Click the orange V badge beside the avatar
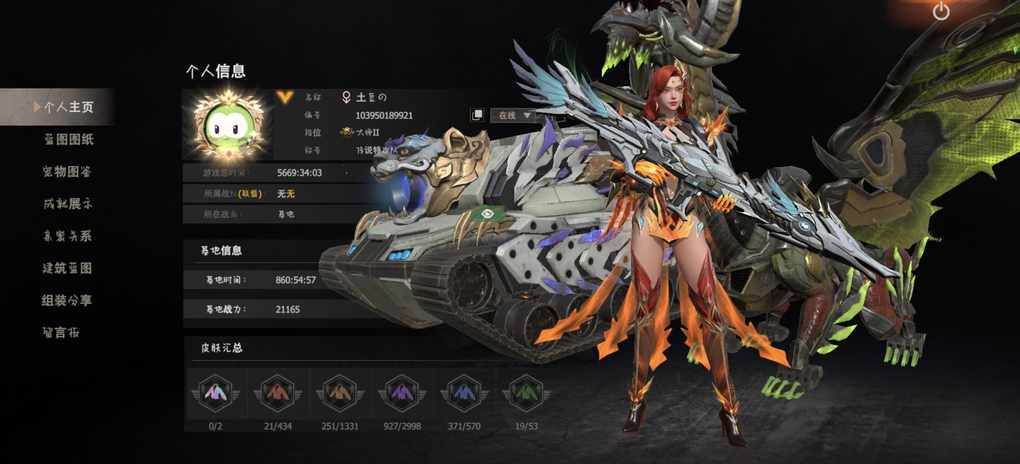 point(285,93)
